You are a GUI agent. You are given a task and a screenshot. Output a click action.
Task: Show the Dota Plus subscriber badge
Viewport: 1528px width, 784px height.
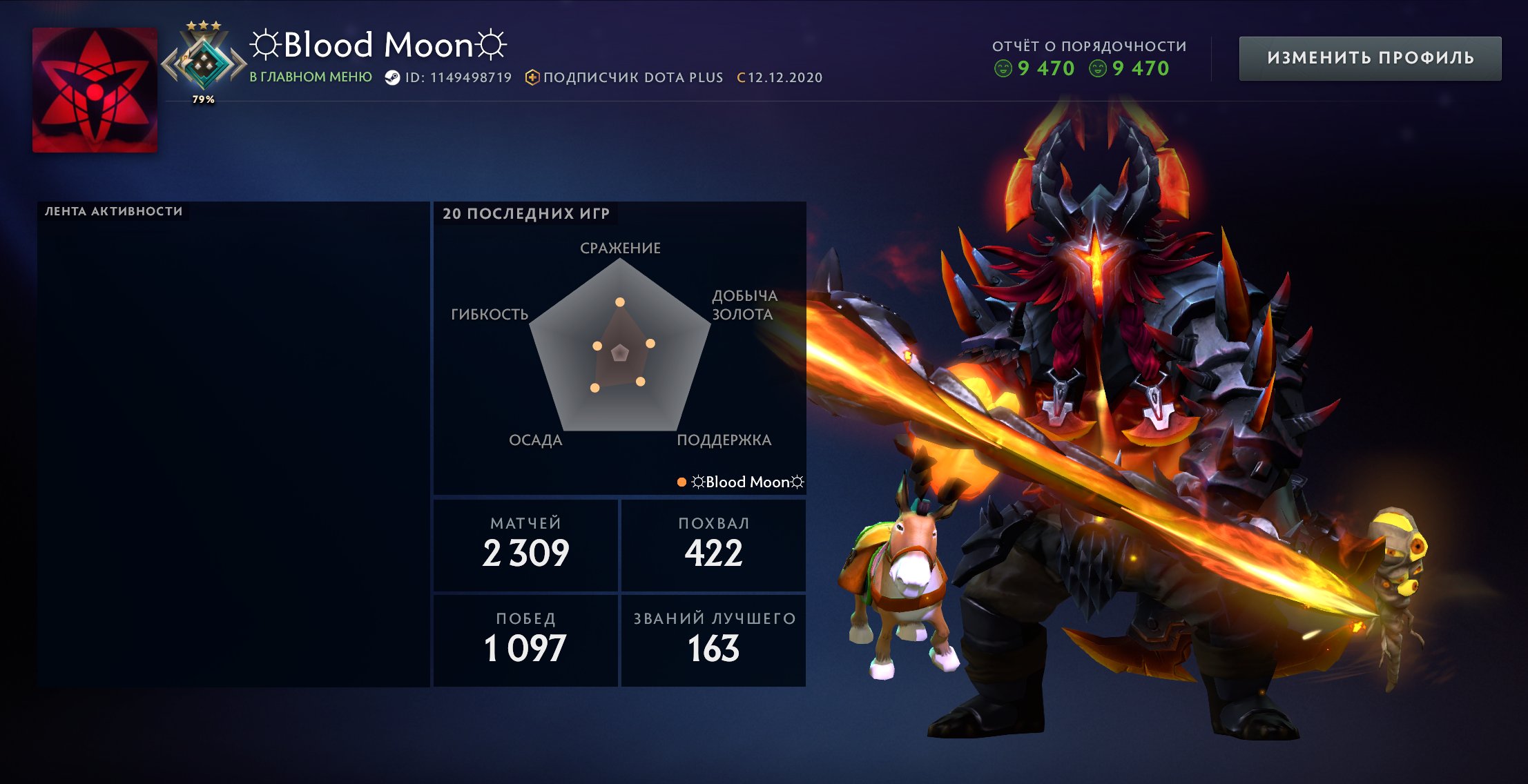625,77
